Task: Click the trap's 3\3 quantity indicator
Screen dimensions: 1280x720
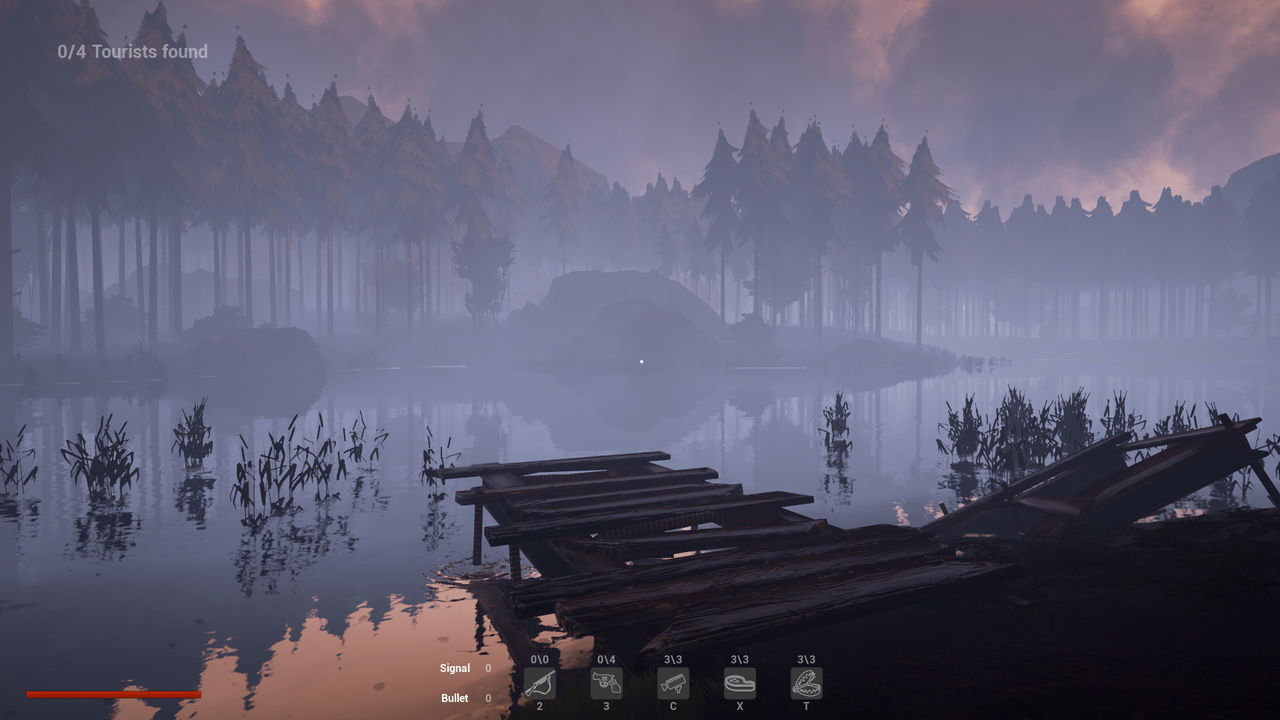Action: tap(806, 659)
